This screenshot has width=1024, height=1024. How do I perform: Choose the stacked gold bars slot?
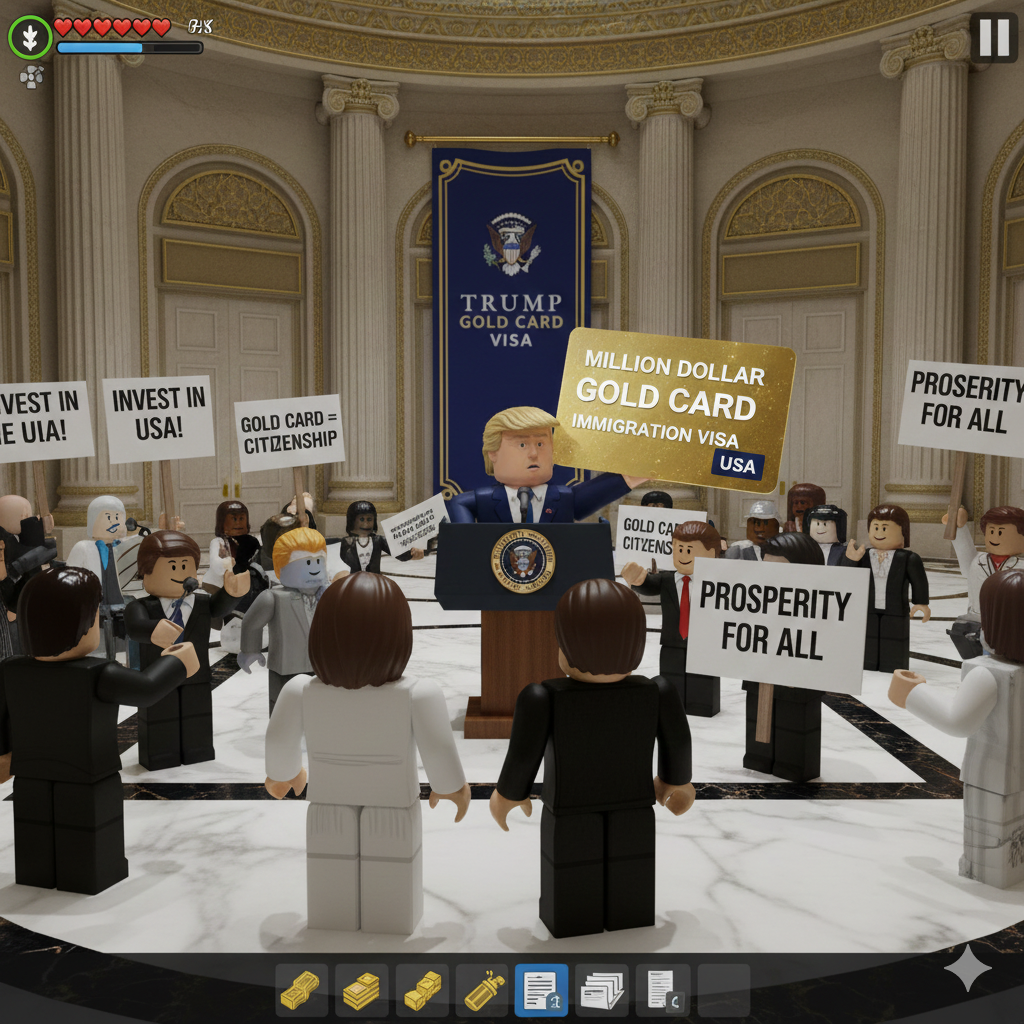pos(362,990)
